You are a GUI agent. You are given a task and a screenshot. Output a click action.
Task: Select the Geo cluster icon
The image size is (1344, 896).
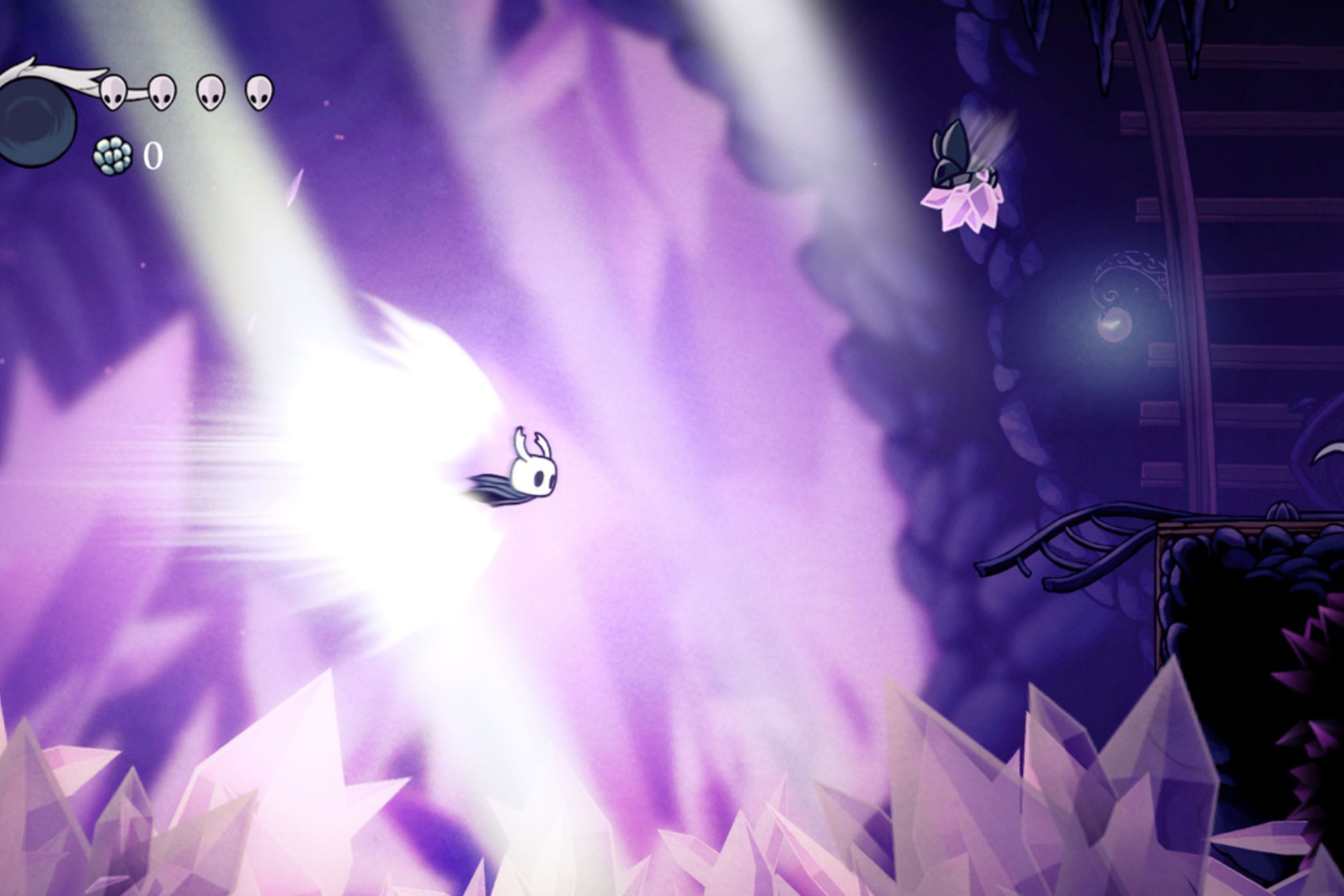coord(112,154)
